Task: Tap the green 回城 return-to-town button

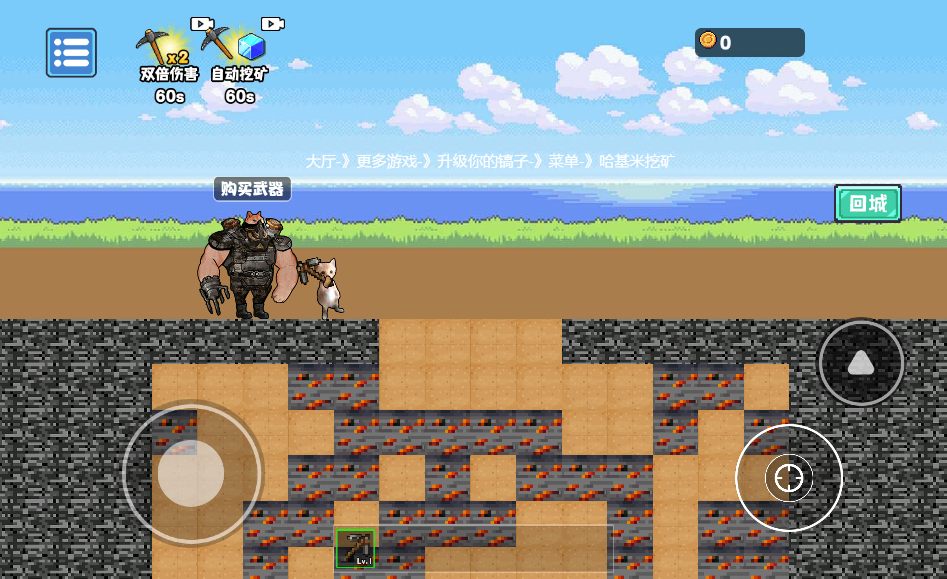Action: [867, 204]
